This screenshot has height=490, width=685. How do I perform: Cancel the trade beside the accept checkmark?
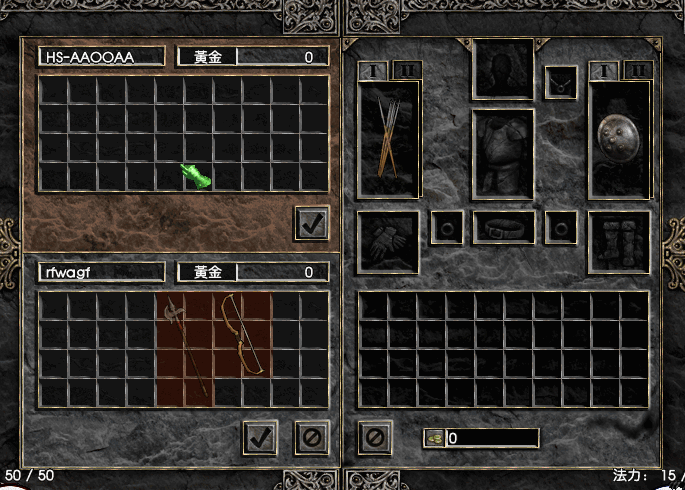tap(312, 436)
